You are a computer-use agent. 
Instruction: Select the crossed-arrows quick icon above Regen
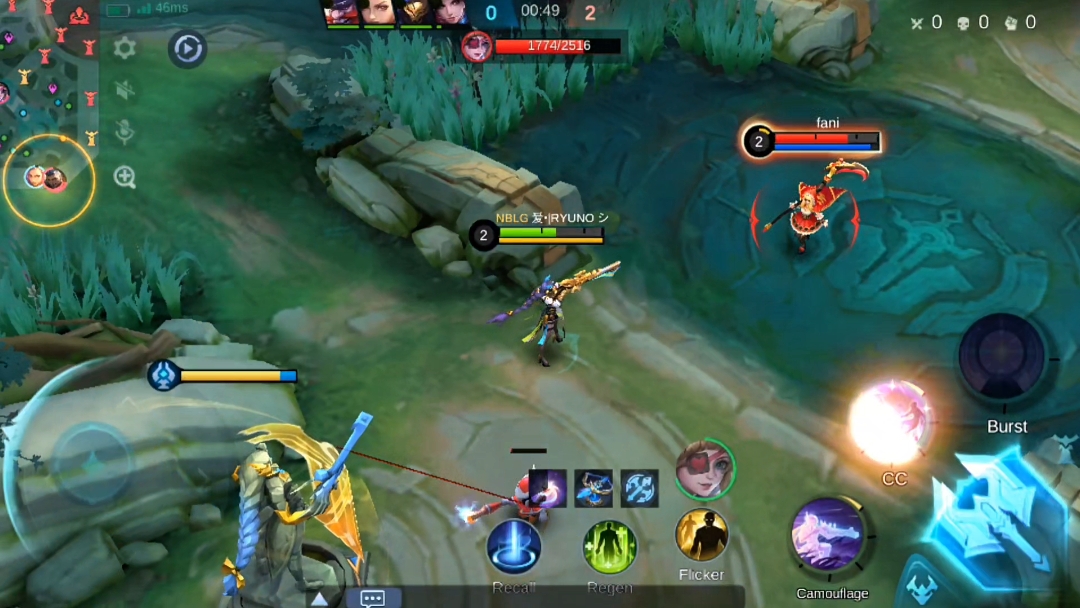(x=640, y=488)
